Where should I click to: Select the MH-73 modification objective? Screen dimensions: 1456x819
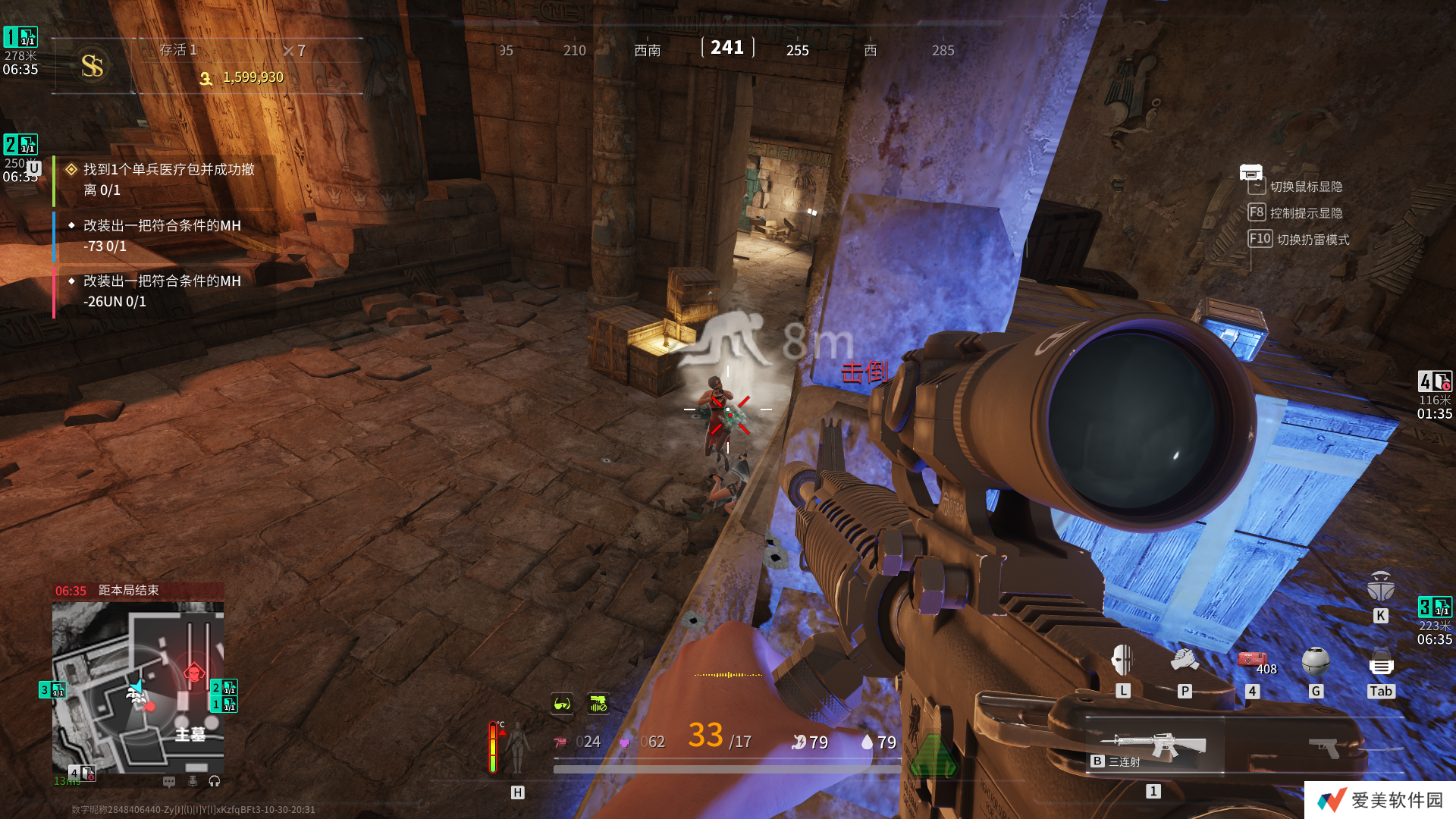[x=162, y=236]
